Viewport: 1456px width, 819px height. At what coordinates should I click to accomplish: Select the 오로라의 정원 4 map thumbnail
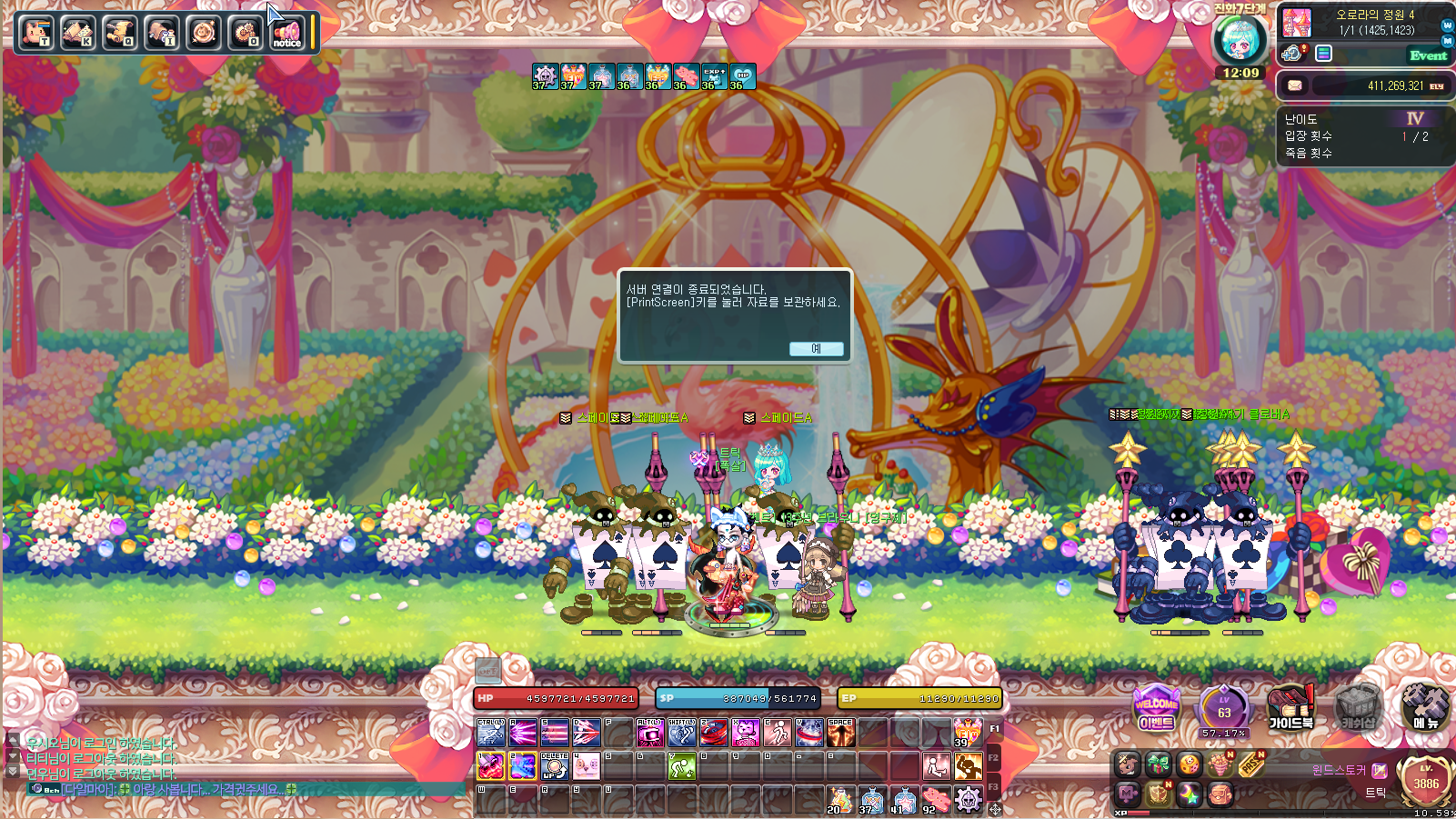pos(1297,23)
